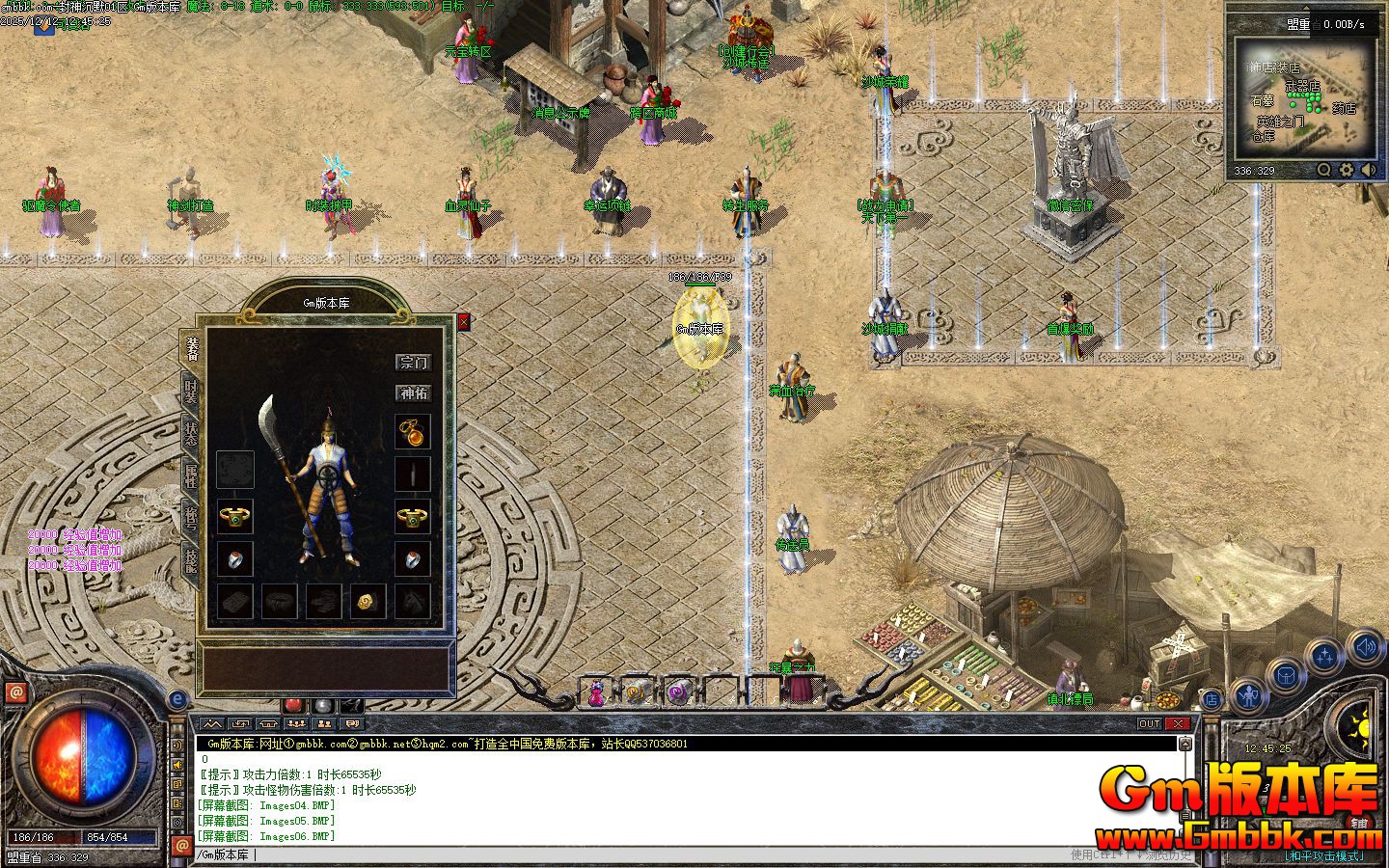The image size is (1389, 868).
Task: Open the character figure round button
Action: pyautogui.click(x=1249, y=695)
